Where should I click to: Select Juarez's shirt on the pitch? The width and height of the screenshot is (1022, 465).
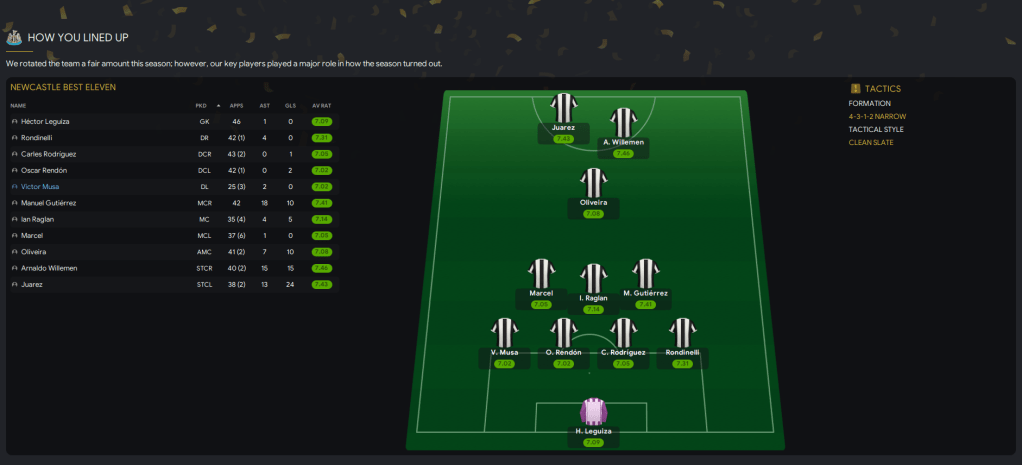click(x=564, y=108)
